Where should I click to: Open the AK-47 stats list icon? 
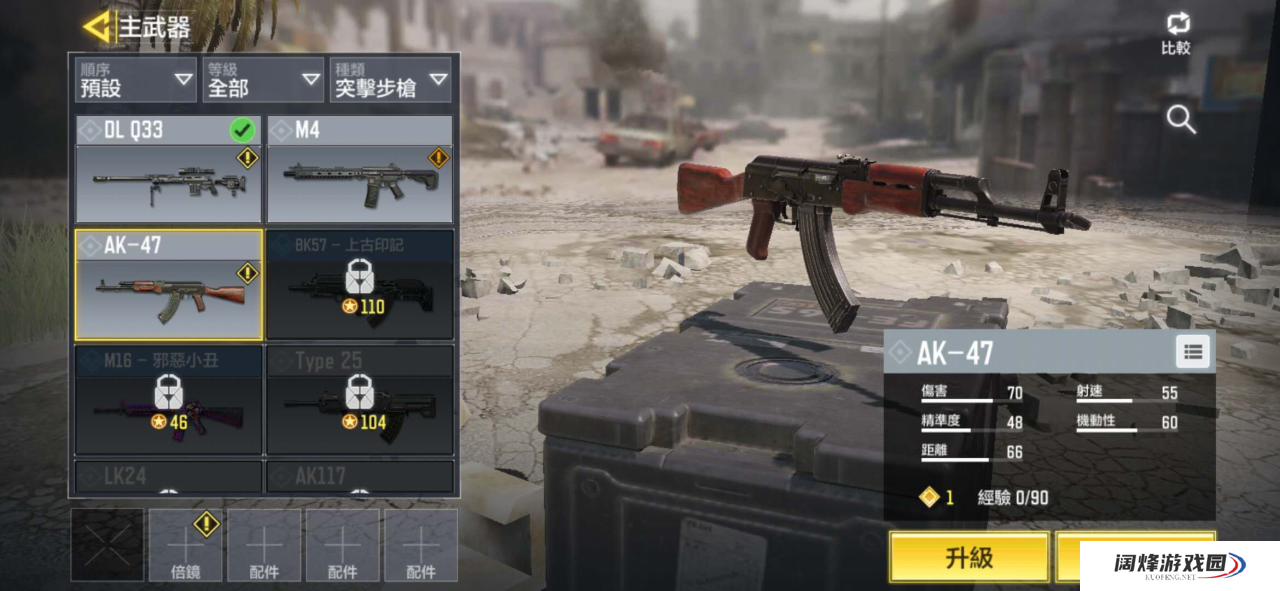[x=1192, y=352]
